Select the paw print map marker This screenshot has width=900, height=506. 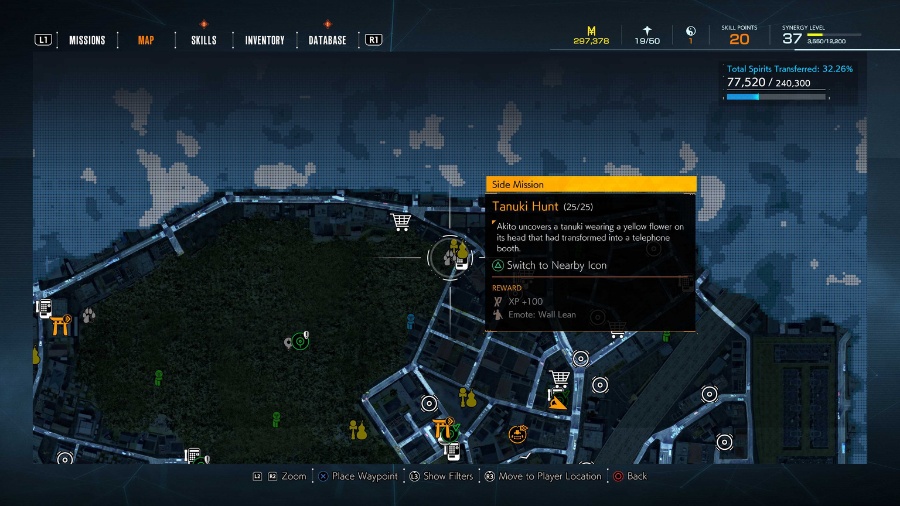[x=90, y=316]
